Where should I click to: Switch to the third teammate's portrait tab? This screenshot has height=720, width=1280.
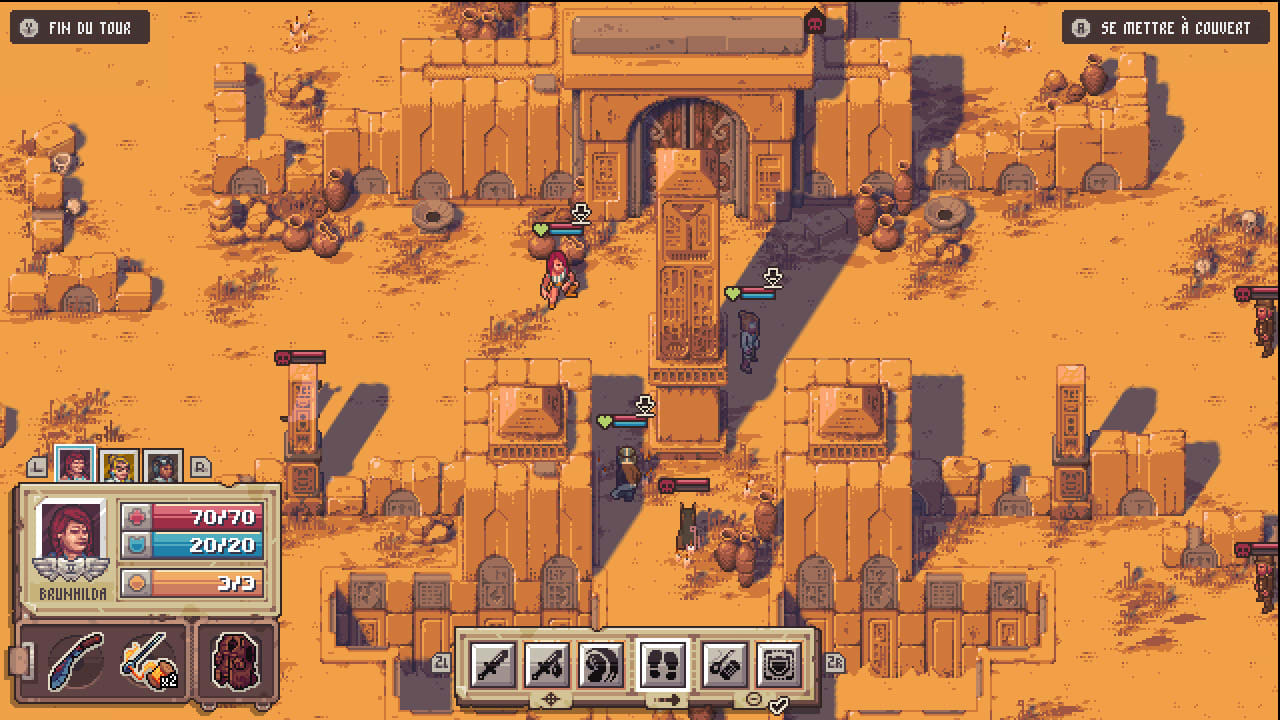pos(161,465)
